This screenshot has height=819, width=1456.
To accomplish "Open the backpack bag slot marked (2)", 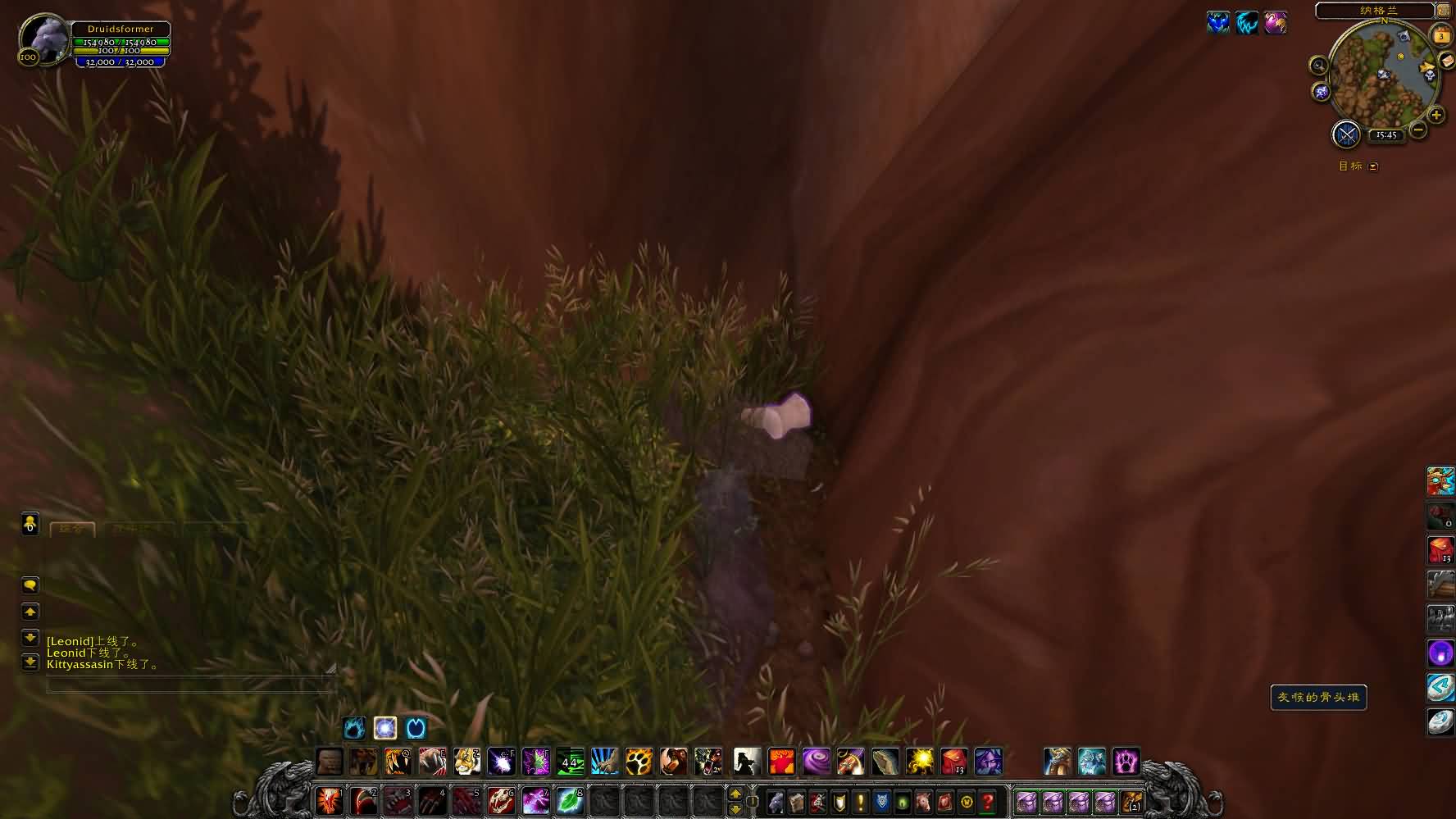I will [x=1132, y=801].
